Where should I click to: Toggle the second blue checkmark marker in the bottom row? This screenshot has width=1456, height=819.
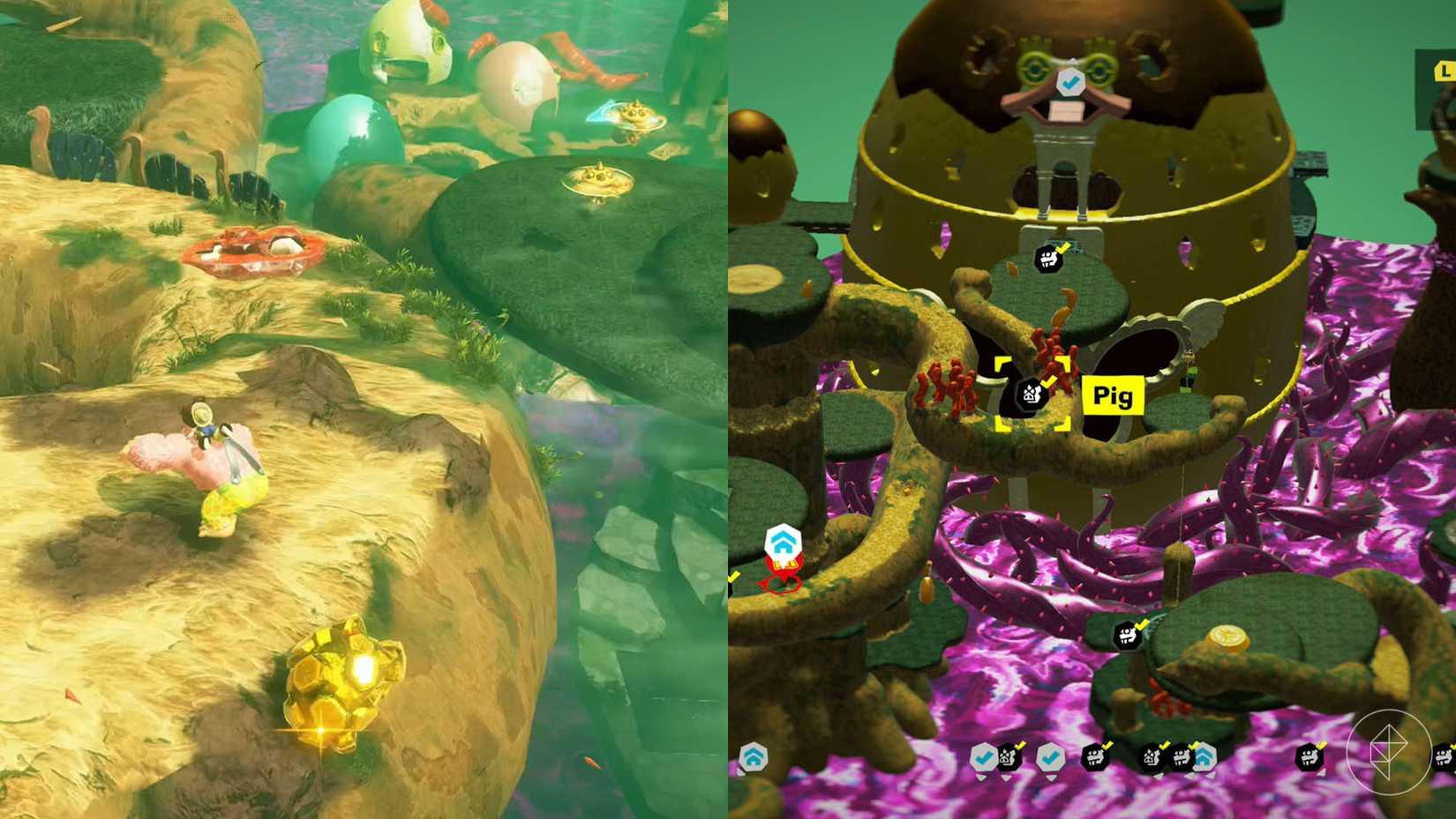(1051, 757)
